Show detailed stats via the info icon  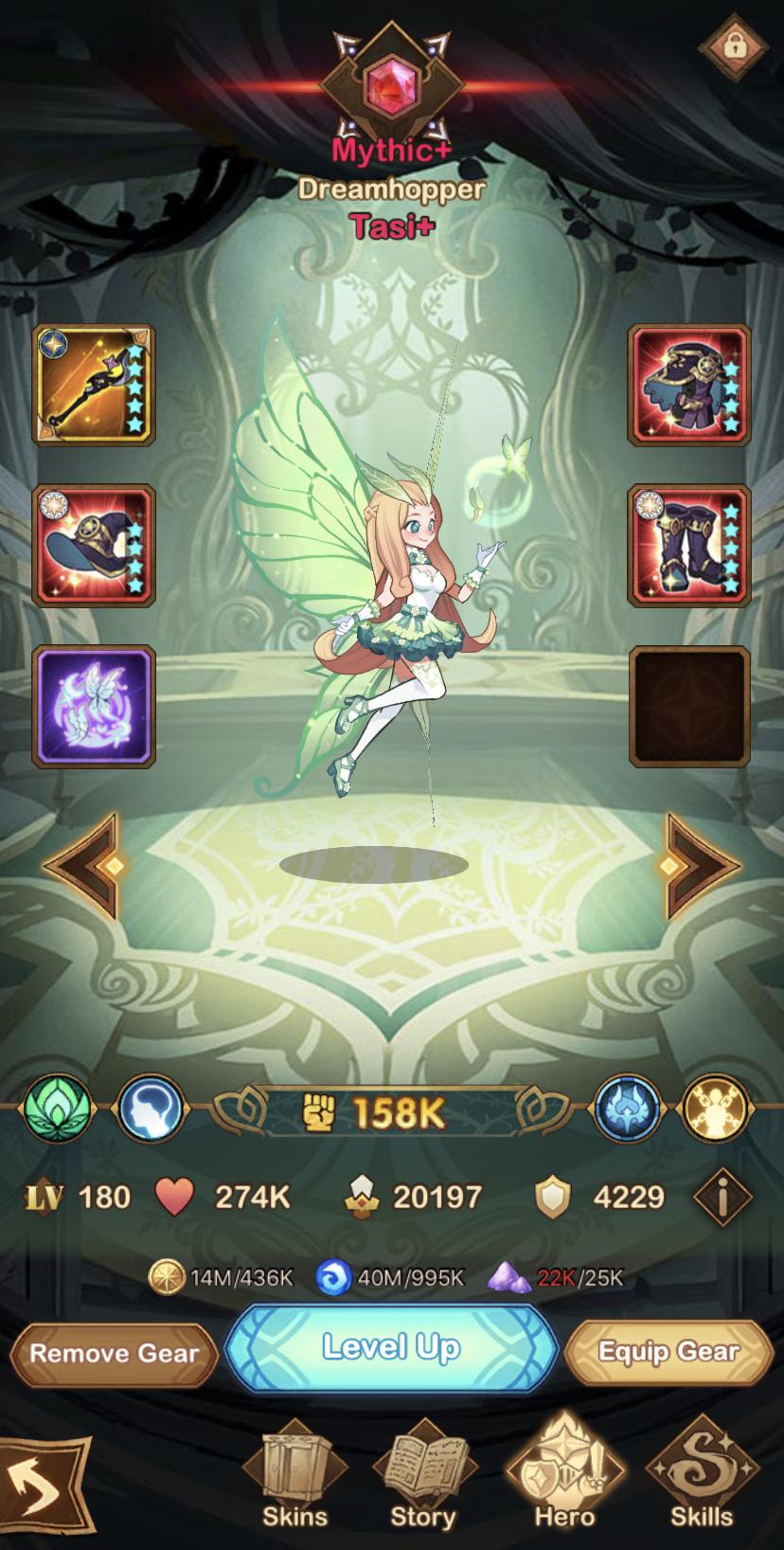pyautogui.click(x=722, y=1199)
